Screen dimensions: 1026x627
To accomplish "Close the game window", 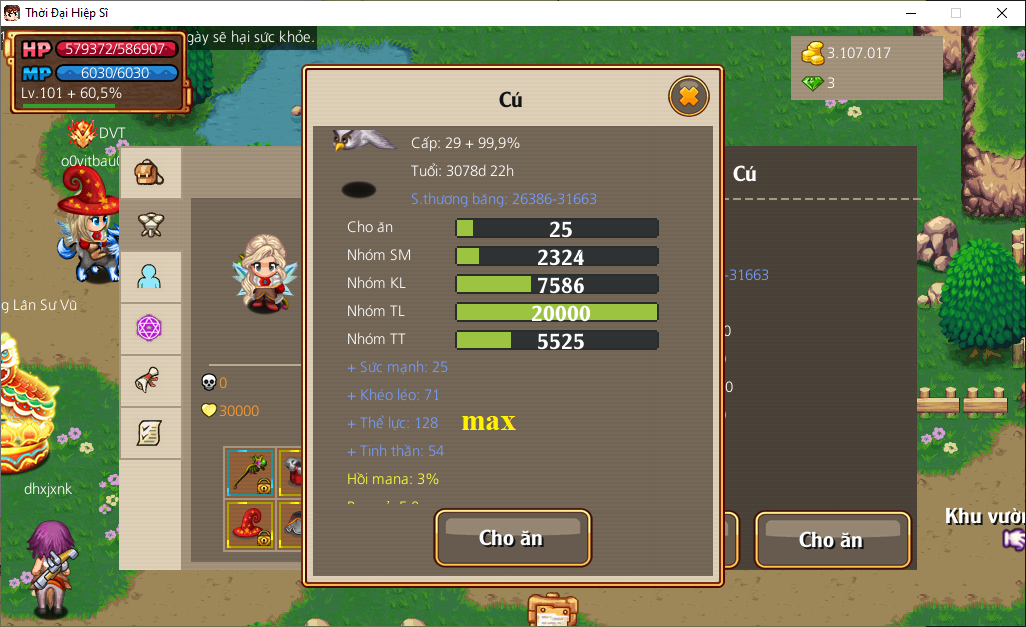I will click(x=1001, y=13).
